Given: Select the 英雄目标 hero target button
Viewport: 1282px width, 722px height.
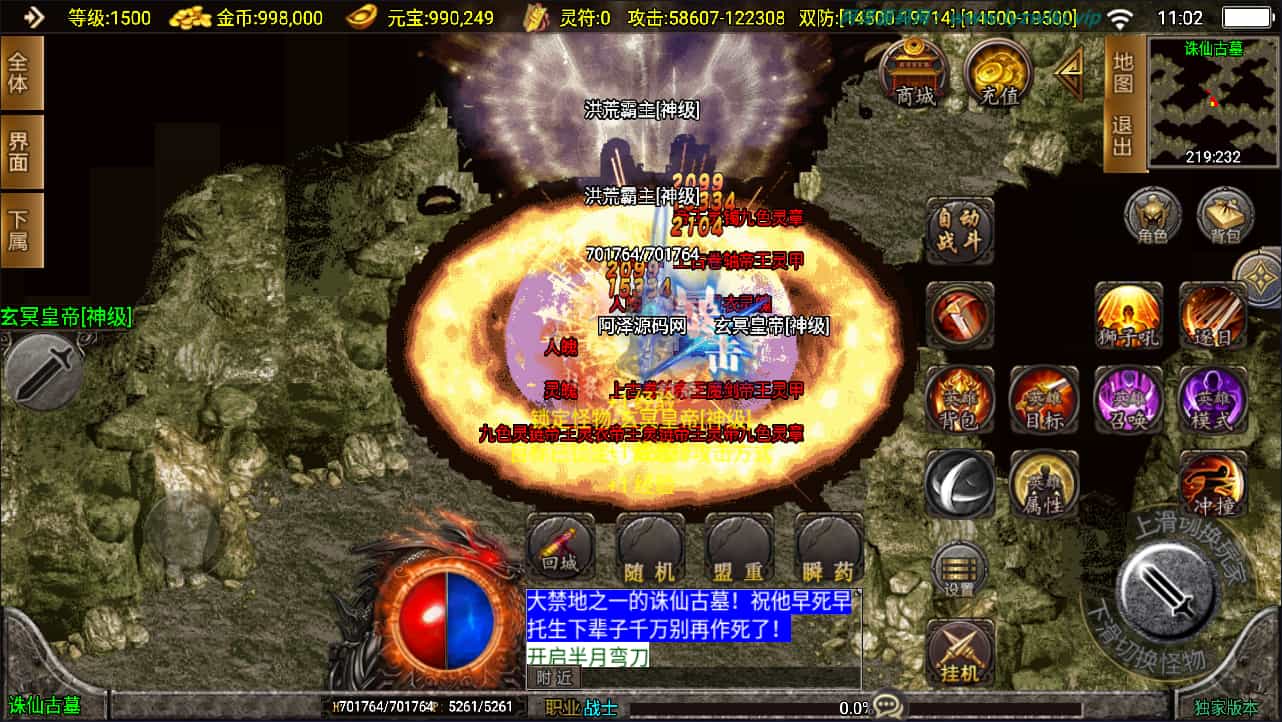Looking at the screenshot, I should [1044, 399].
